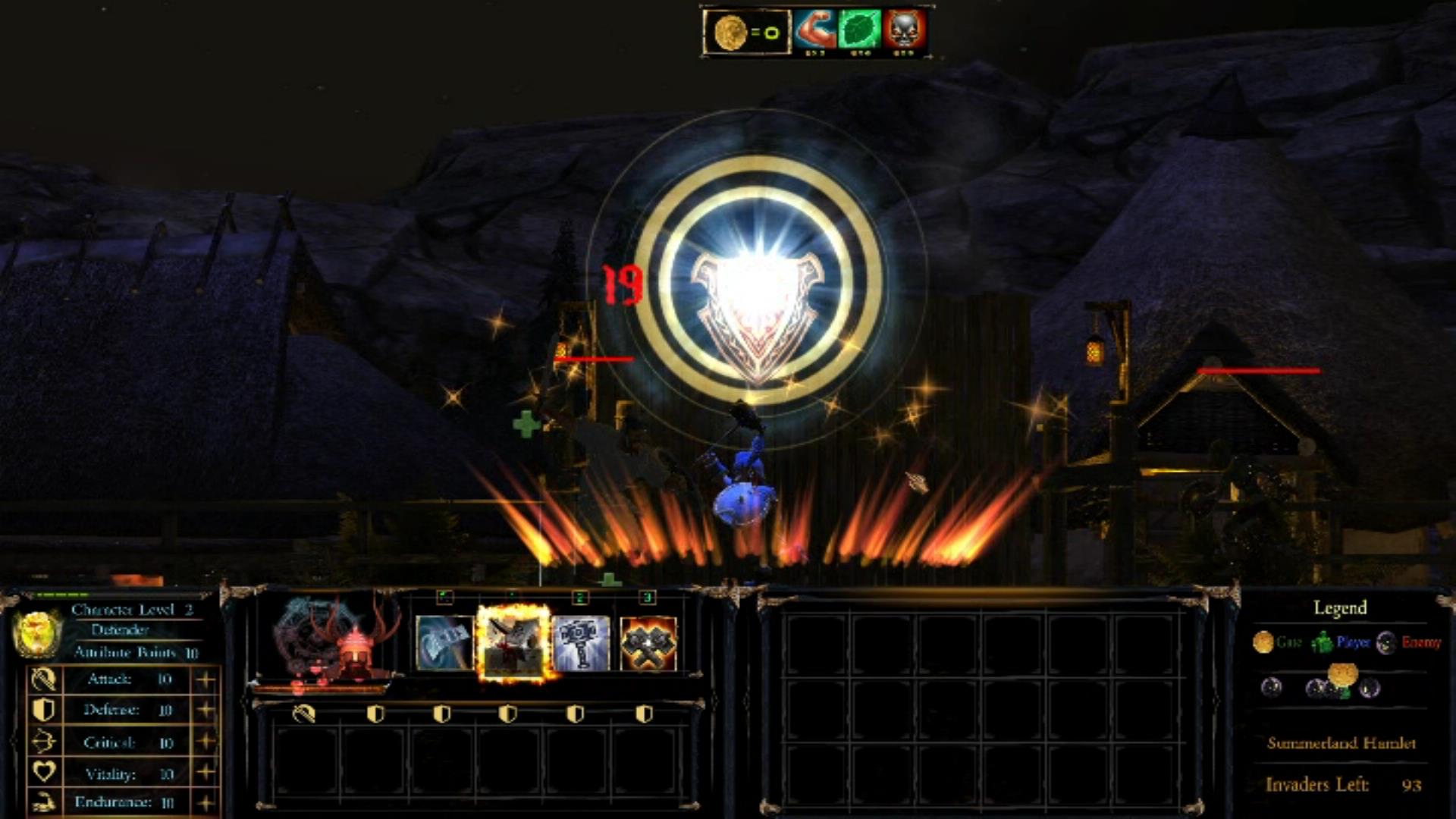1456x819 pixels.
Task: Click the gate marker on the minimap strip
Action: [x=1342, y=673]
